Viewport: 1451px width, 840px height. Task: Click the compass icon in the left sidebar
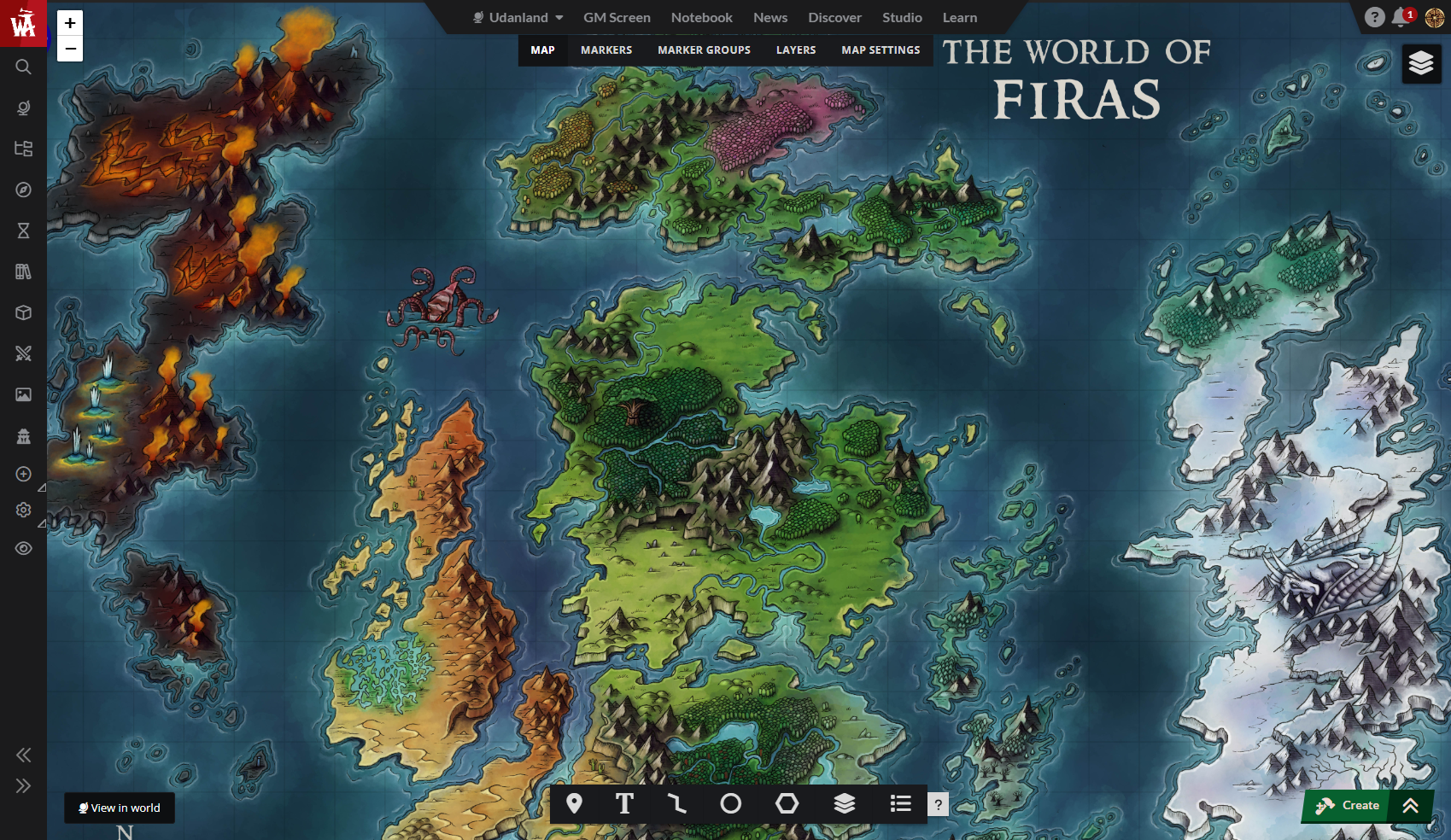(23, 190)
